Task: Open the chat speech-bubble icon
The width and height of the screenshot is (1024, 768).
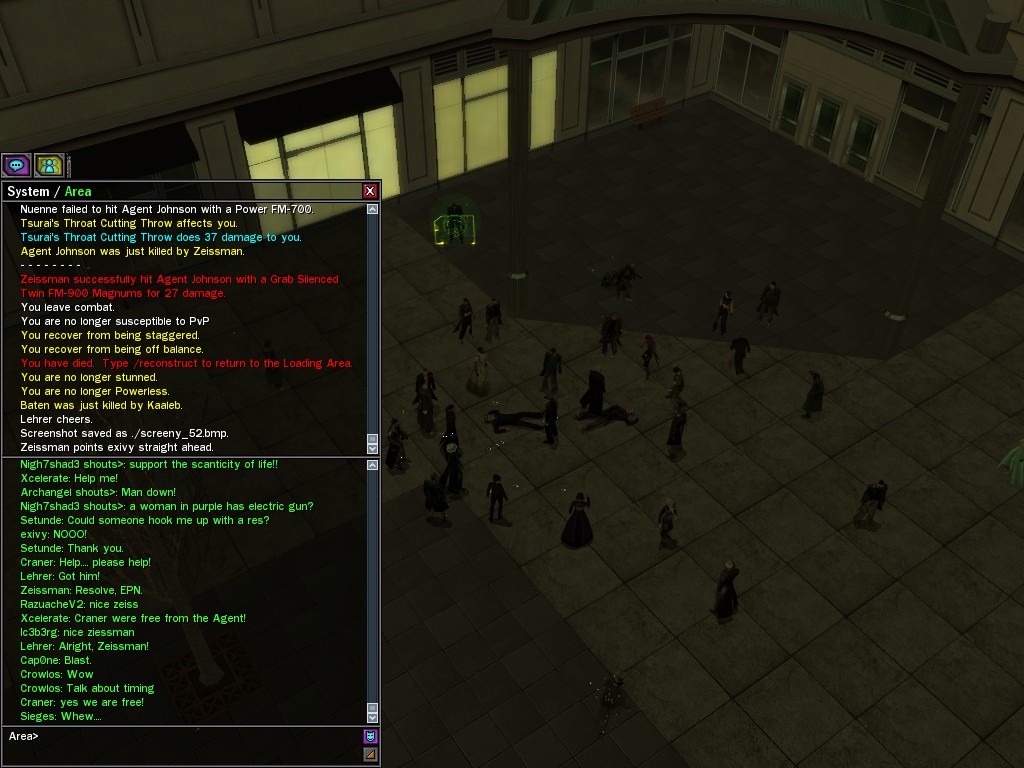Action: (16, 165)
